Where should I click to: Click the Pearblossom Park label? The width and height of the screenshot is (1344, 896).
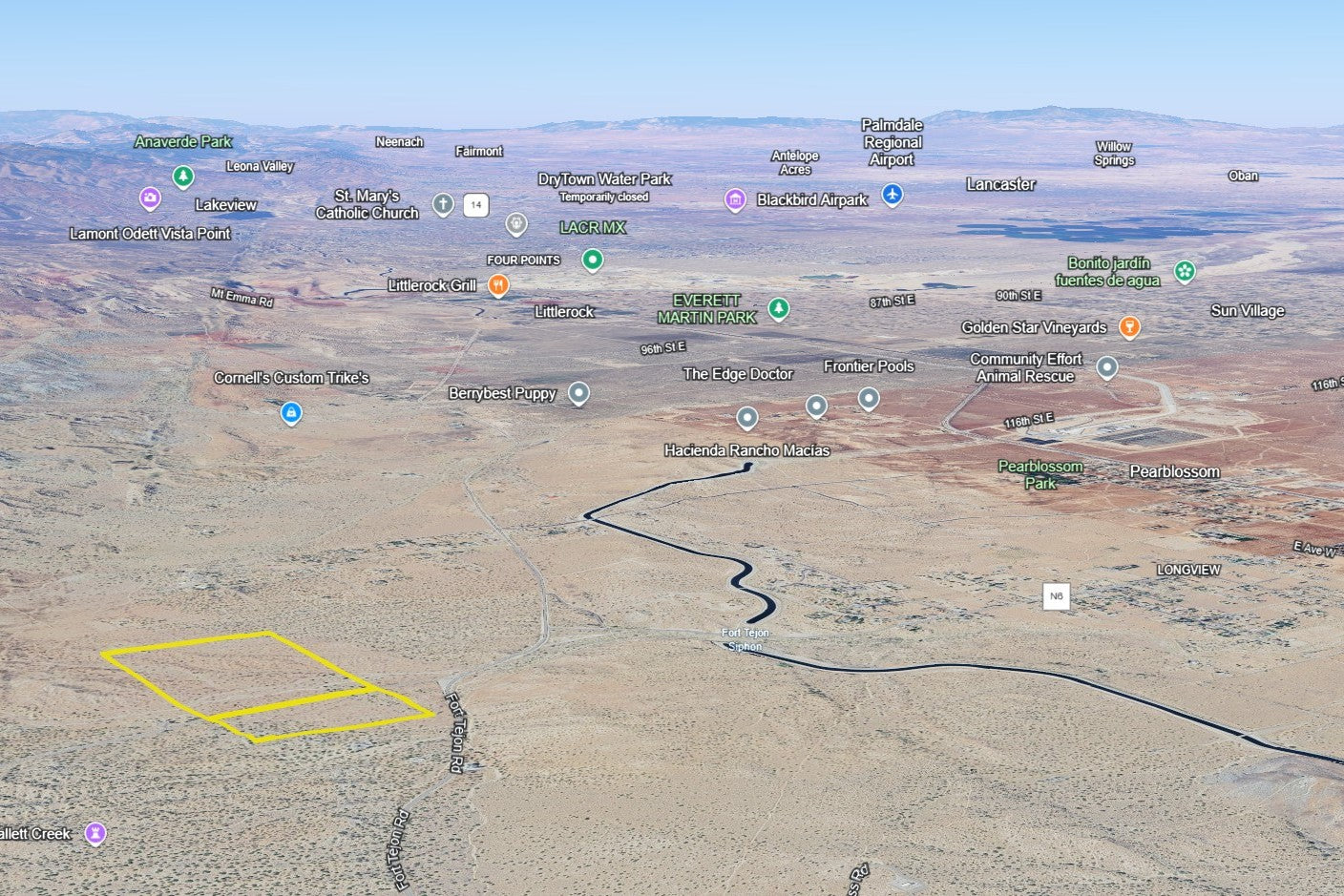coord(1040,474)
